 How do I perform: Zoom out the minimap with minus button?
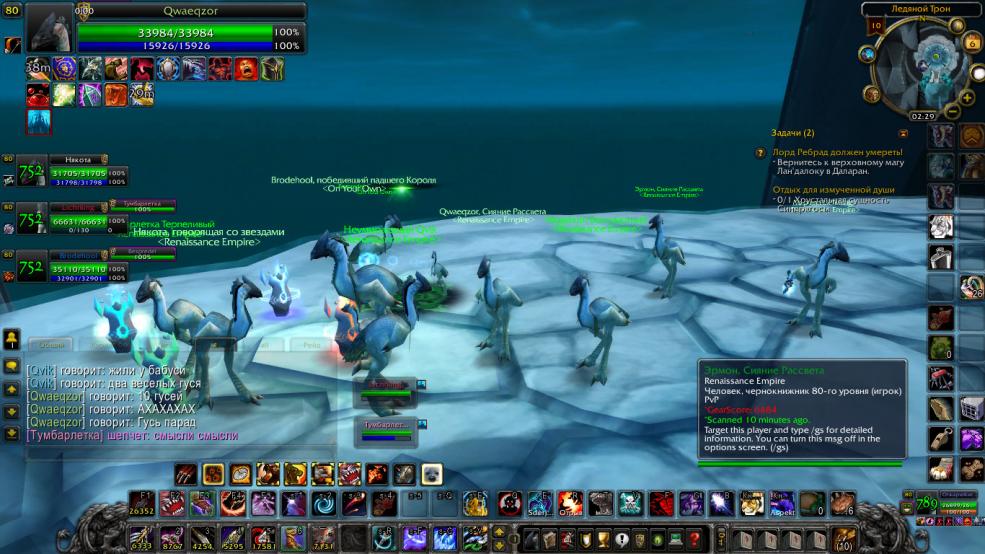coord(954,111)
